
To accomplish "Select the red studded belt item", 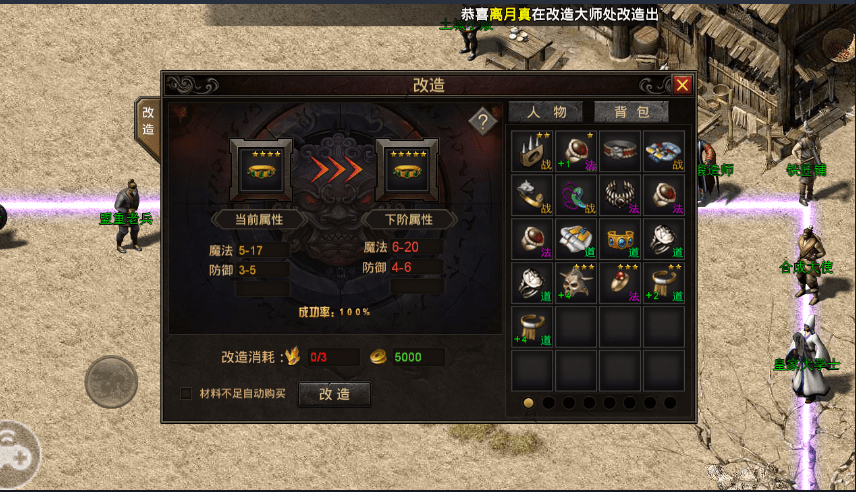I will (620, 151).
